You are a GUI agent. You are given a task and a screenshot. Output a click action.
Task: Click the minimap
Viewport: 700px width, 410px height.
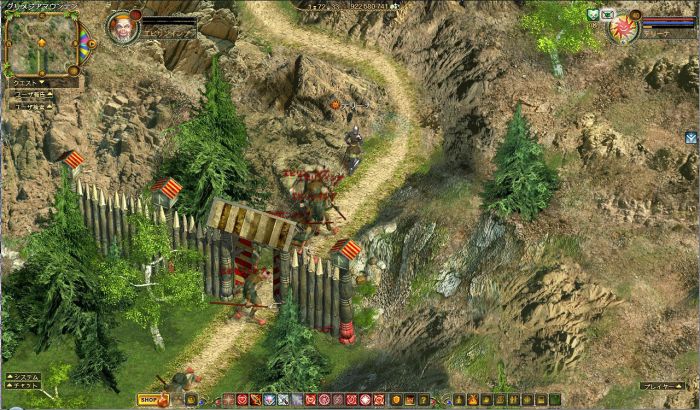40,43
